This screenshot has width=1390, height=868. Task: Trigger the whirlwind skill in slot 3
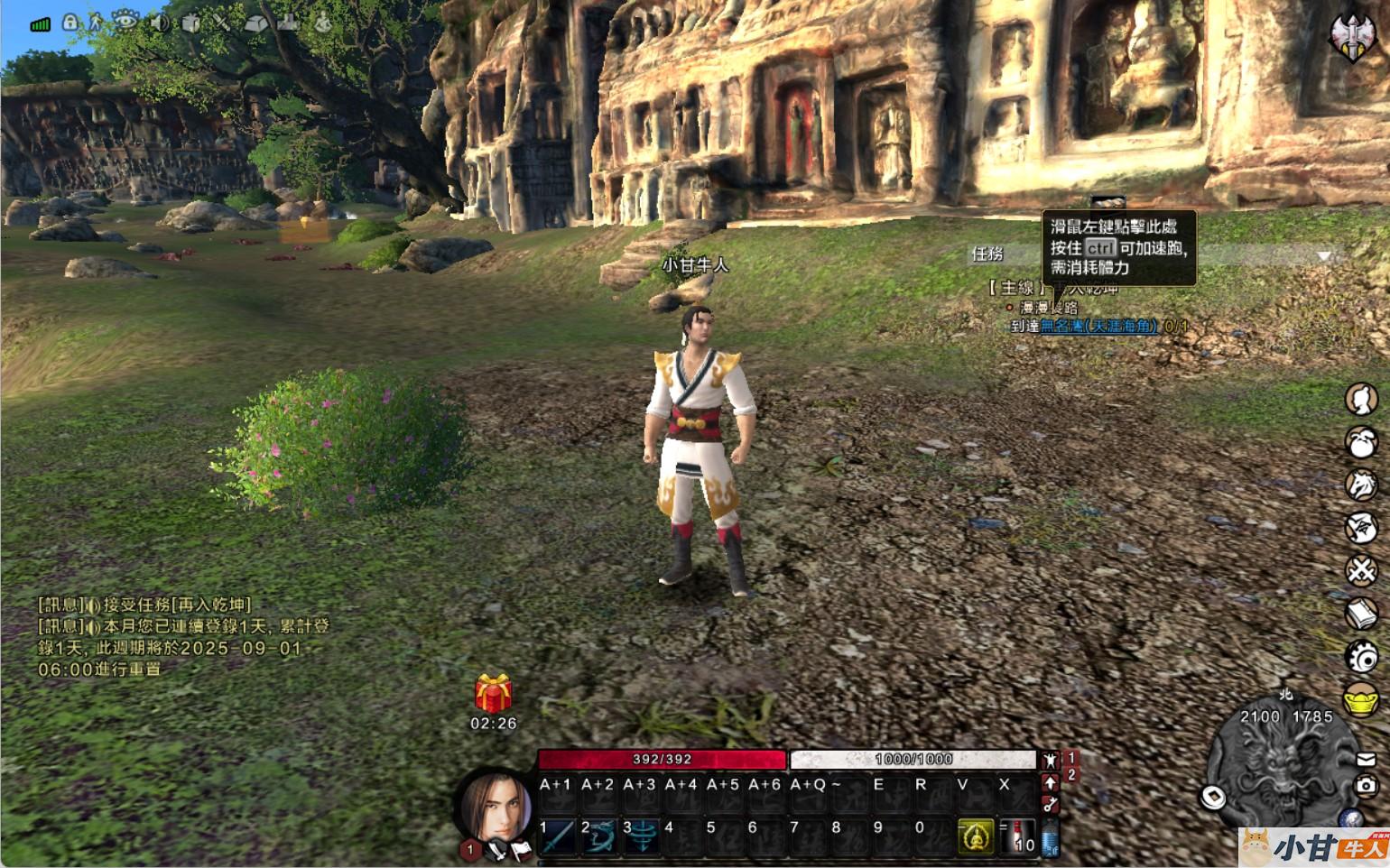(x=642, y=836)
